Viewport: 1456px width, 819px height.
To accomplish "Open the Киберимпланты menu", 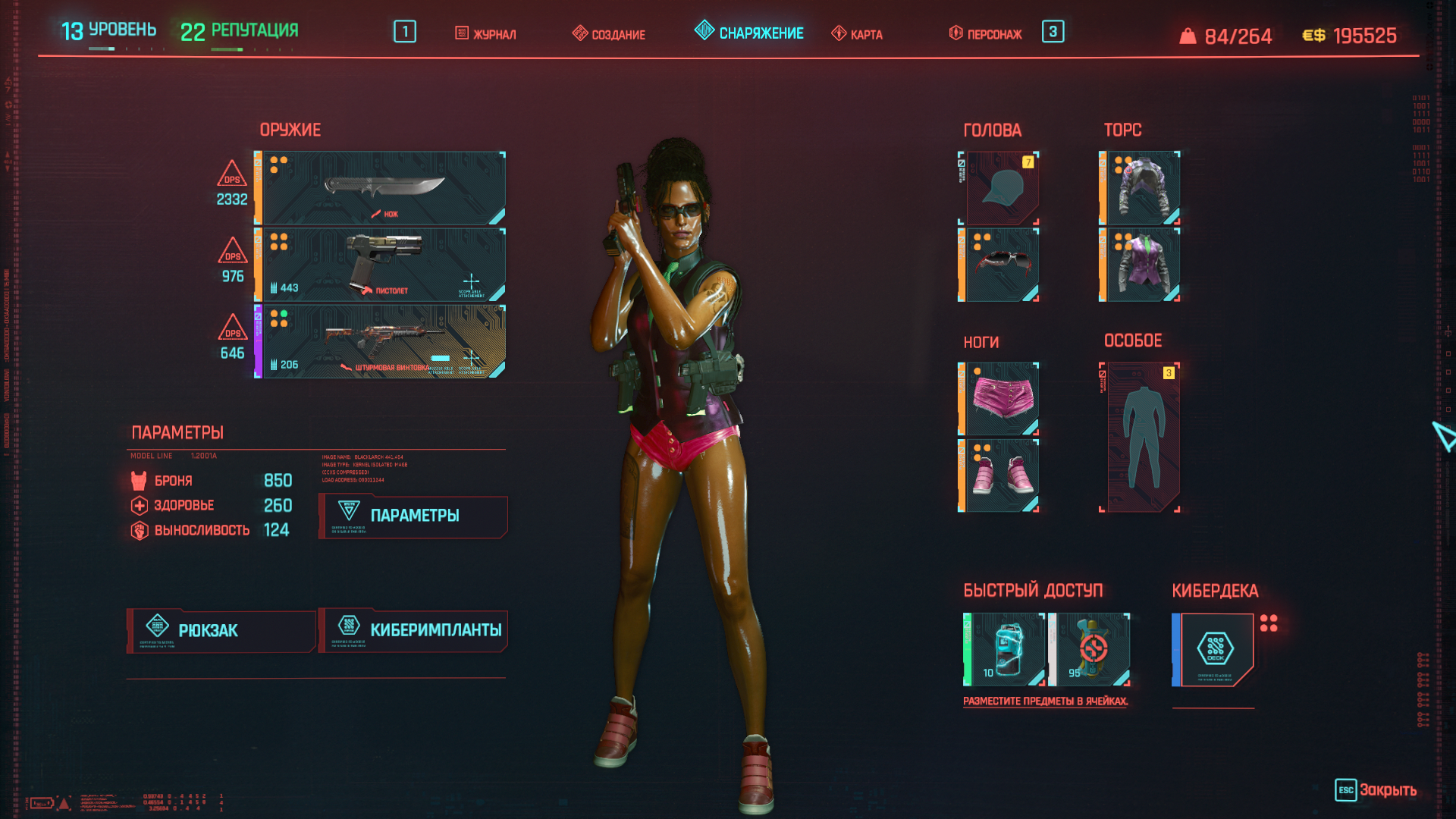I will (x=413, y=630).
